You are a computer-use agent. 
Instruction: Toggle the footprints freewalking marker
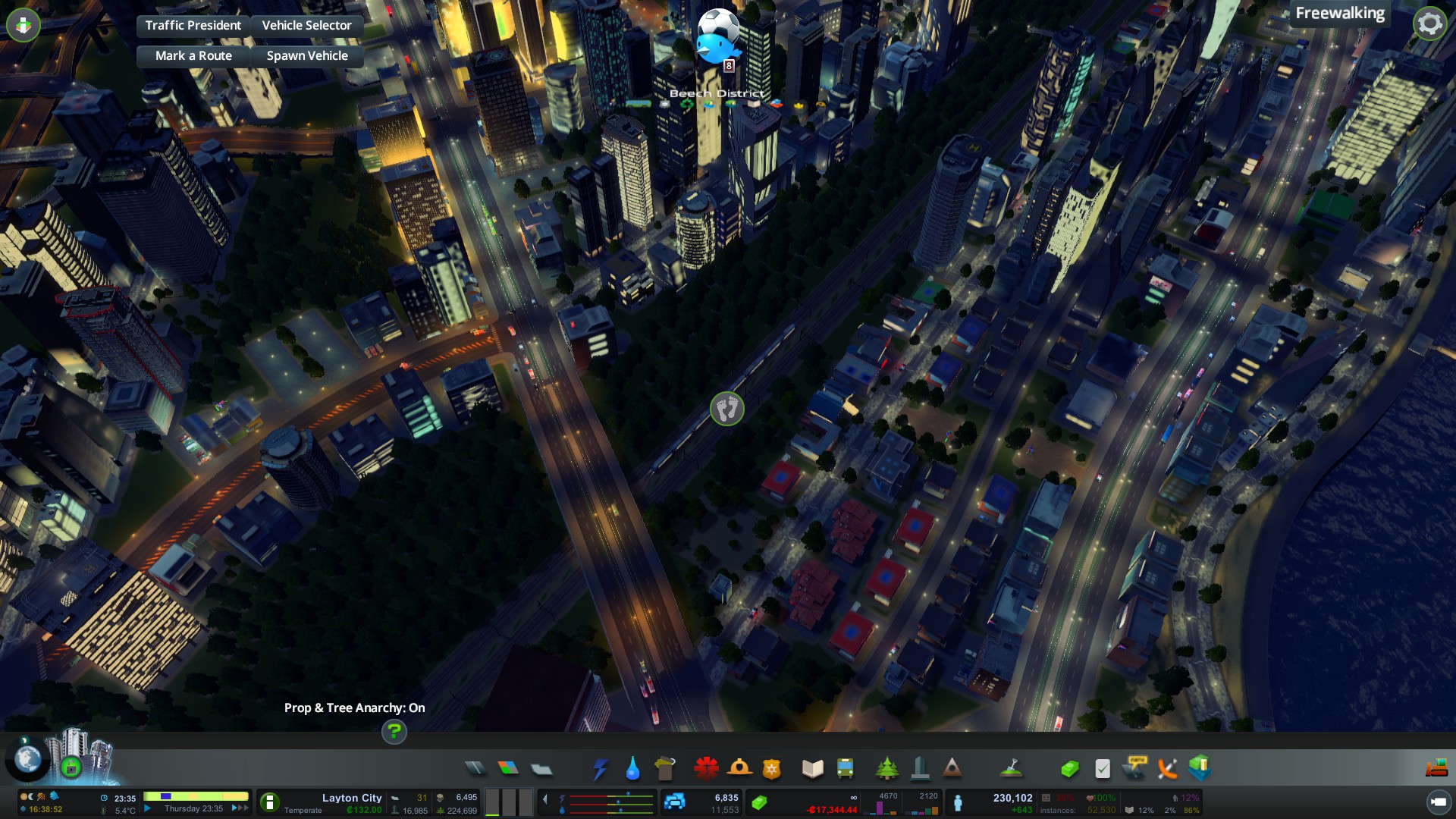[726, 409]
